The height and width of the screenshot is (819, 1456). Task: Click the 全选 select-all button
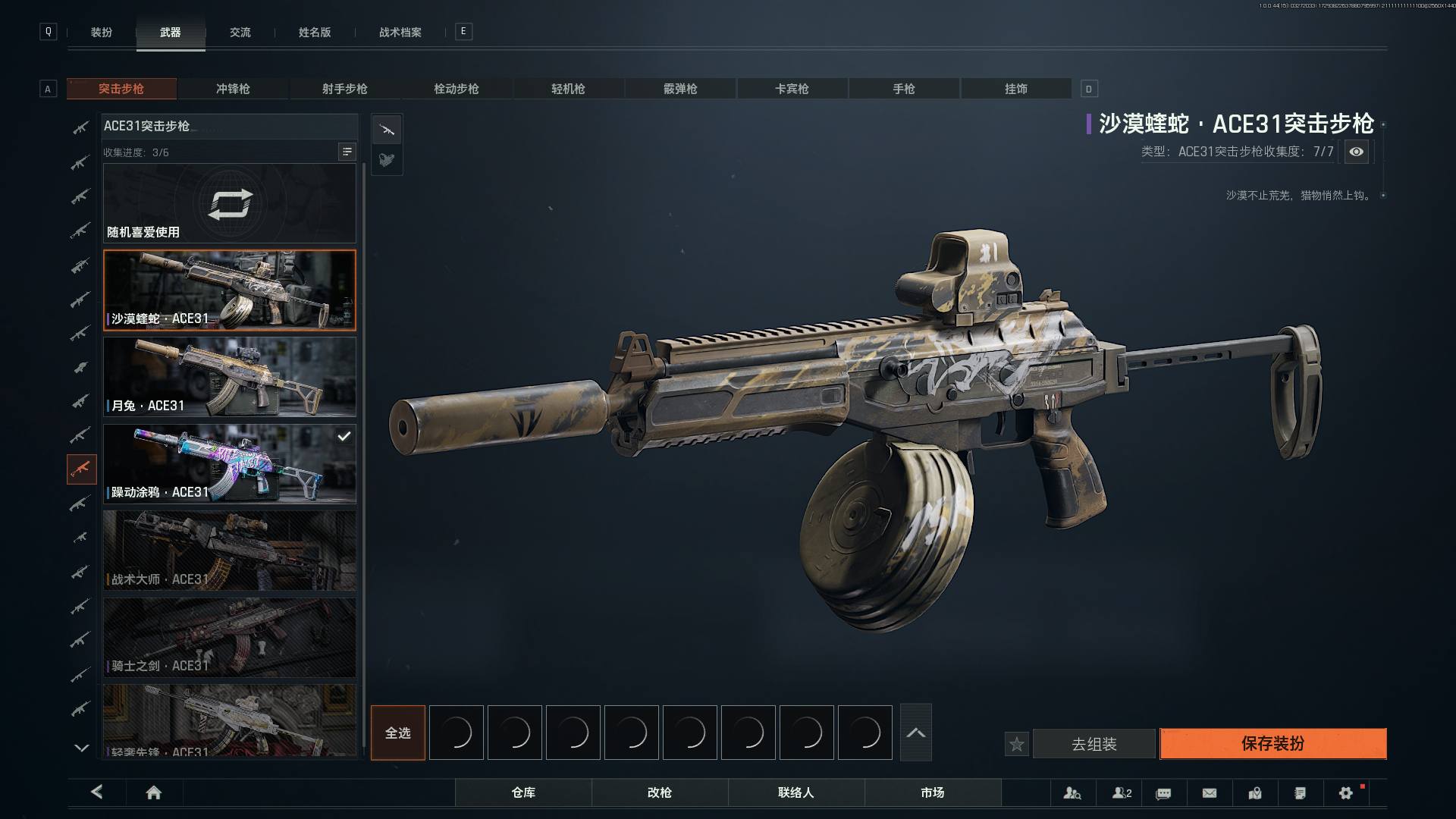click(x=398, y=733)
